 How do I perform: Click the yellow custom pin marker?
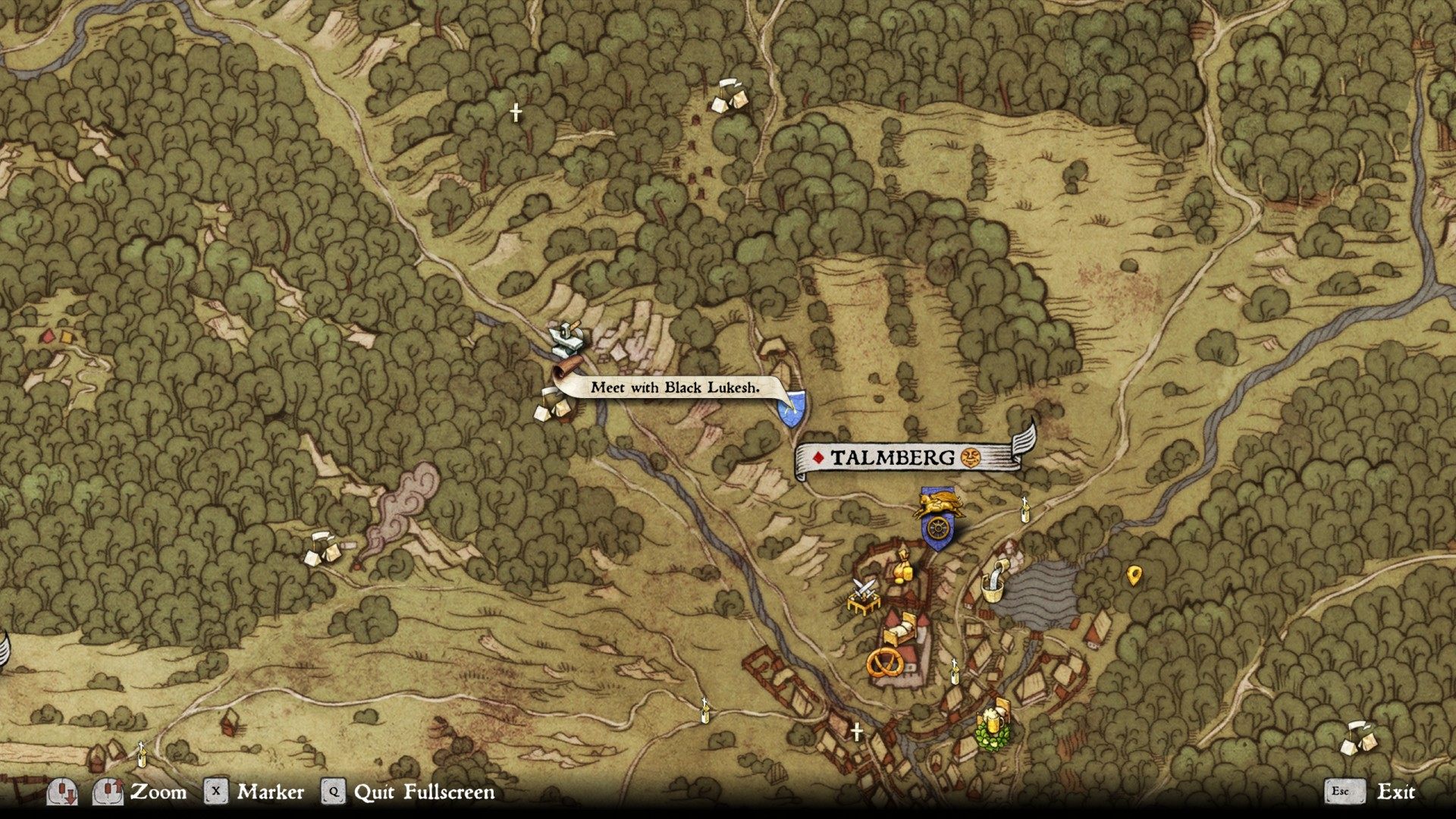(x=1134, y=576)
